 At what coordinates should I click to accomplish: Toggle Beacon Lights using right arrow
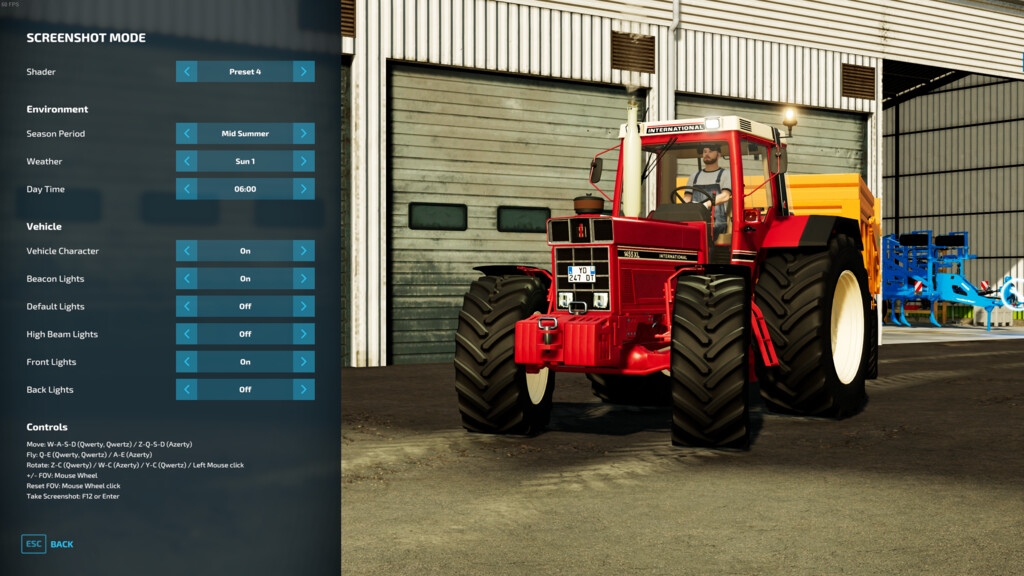[x=304, y=279]
